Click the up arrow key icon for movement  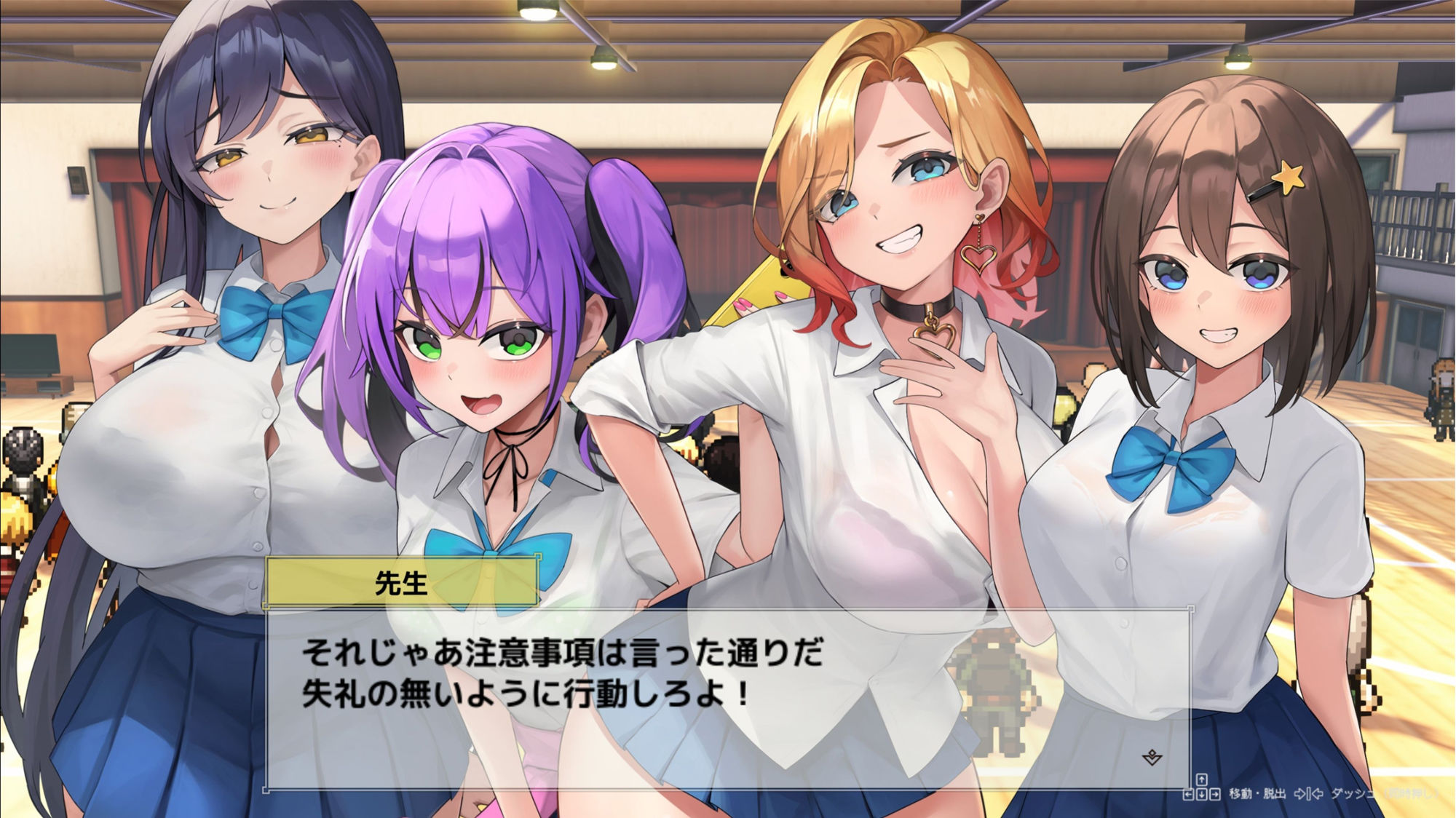1201,779
